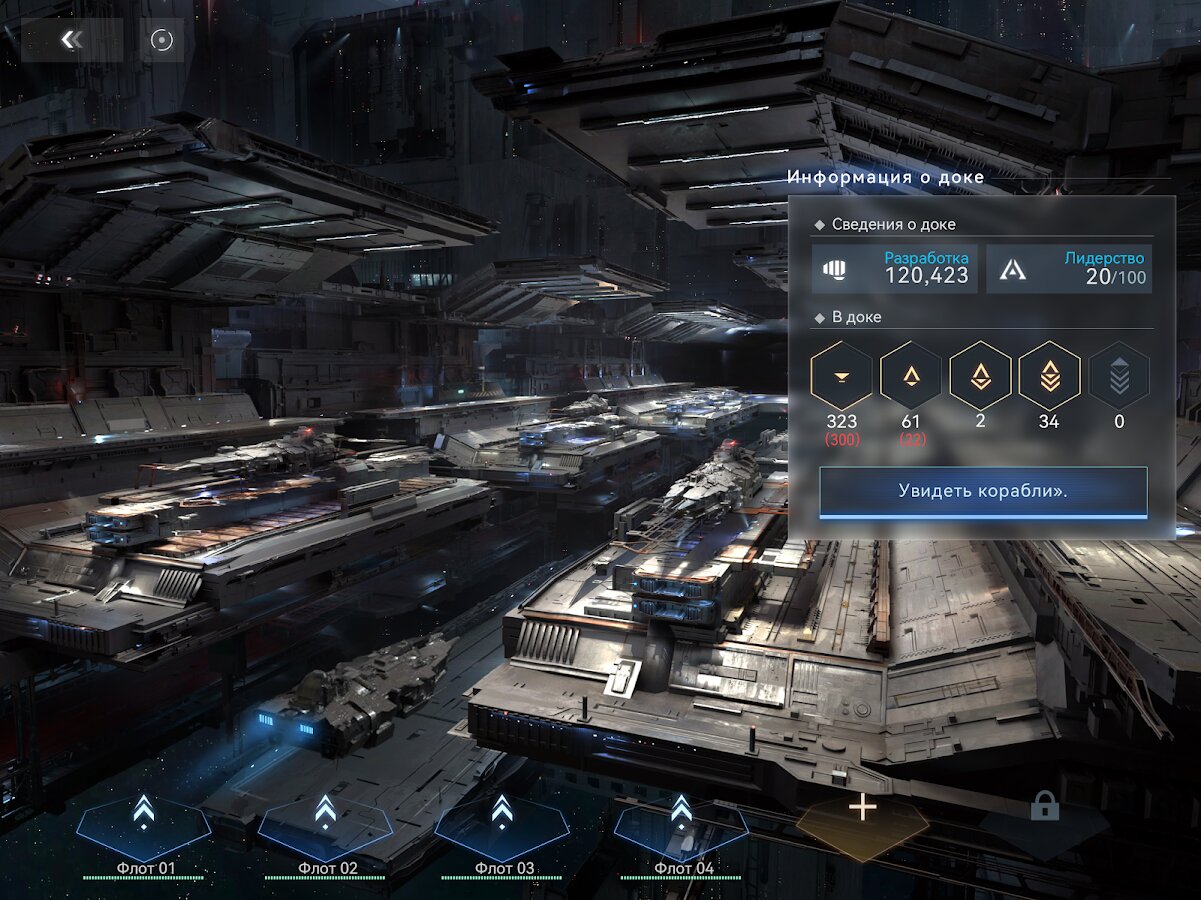Go back using the double-arrow button
This screenshot has width=1201, height=900.
click(71, 40)
